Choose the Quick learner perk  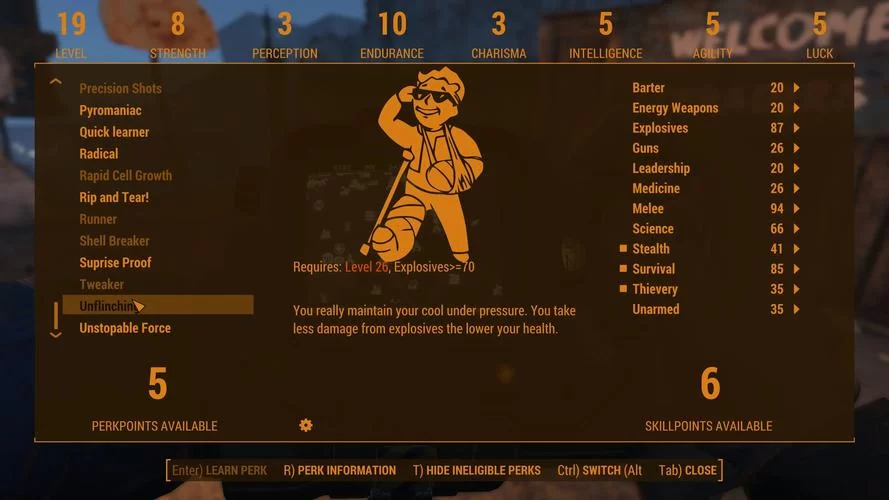(114, 132)
